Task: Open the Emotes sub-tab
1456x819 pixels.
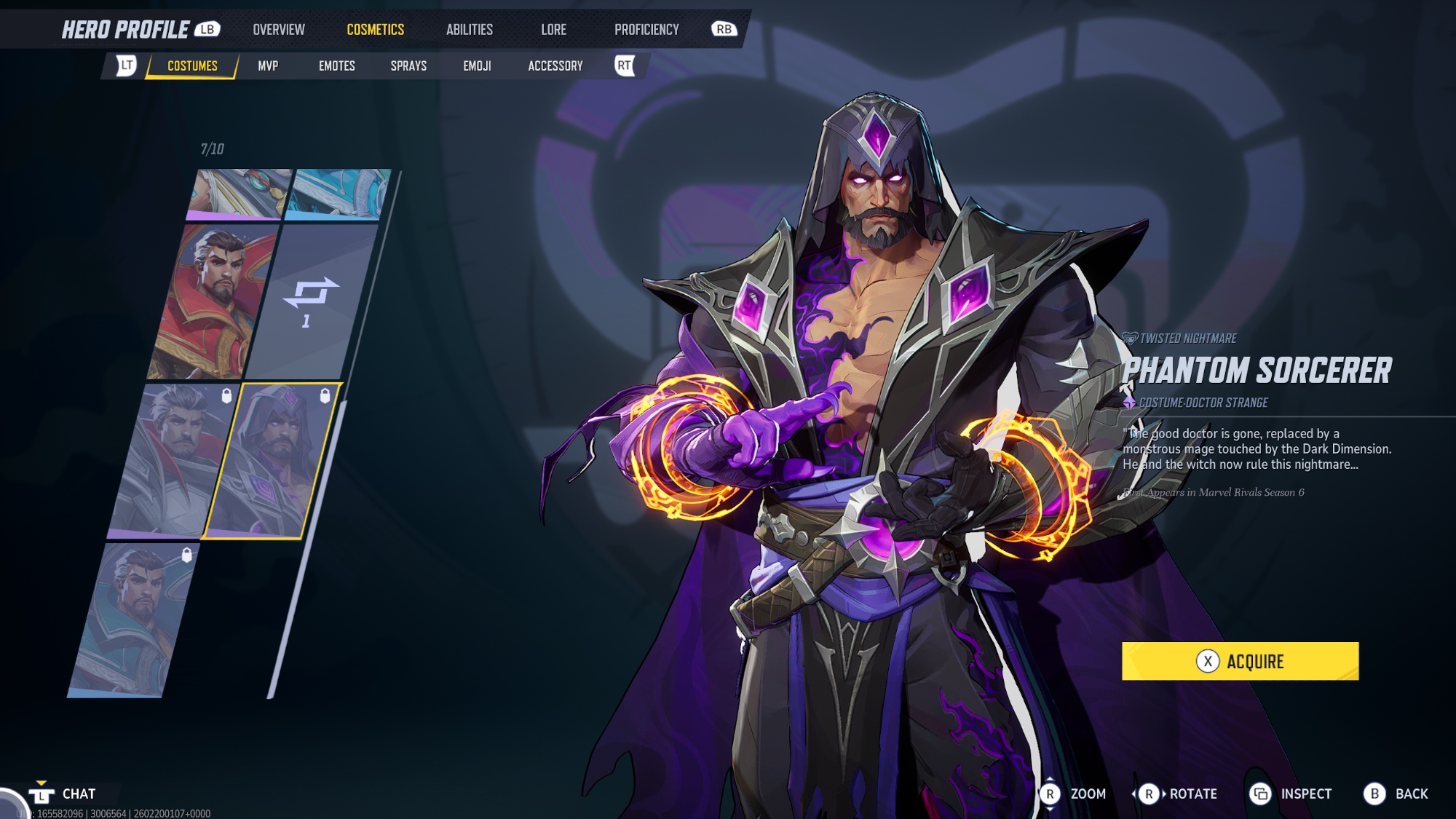Action: pyautogui.click(x=336, y=66)
